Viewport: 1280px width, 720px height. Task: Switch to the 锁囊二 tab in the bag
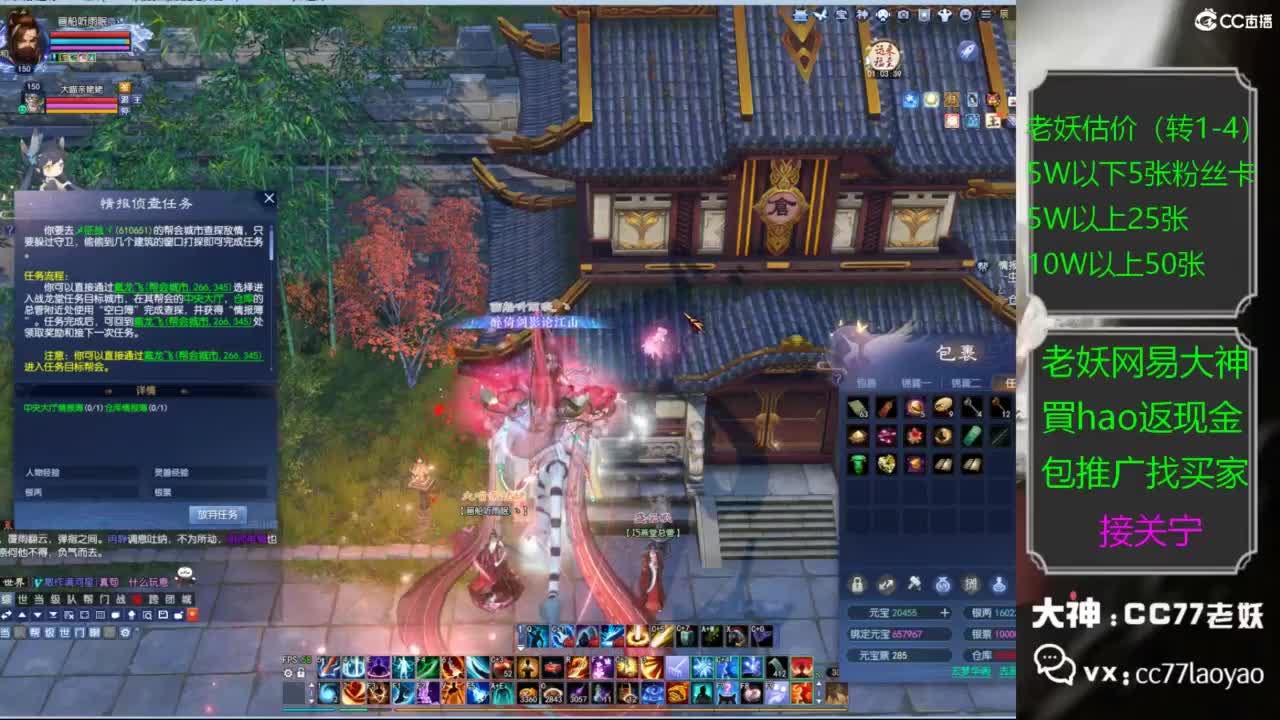[967, 382]
